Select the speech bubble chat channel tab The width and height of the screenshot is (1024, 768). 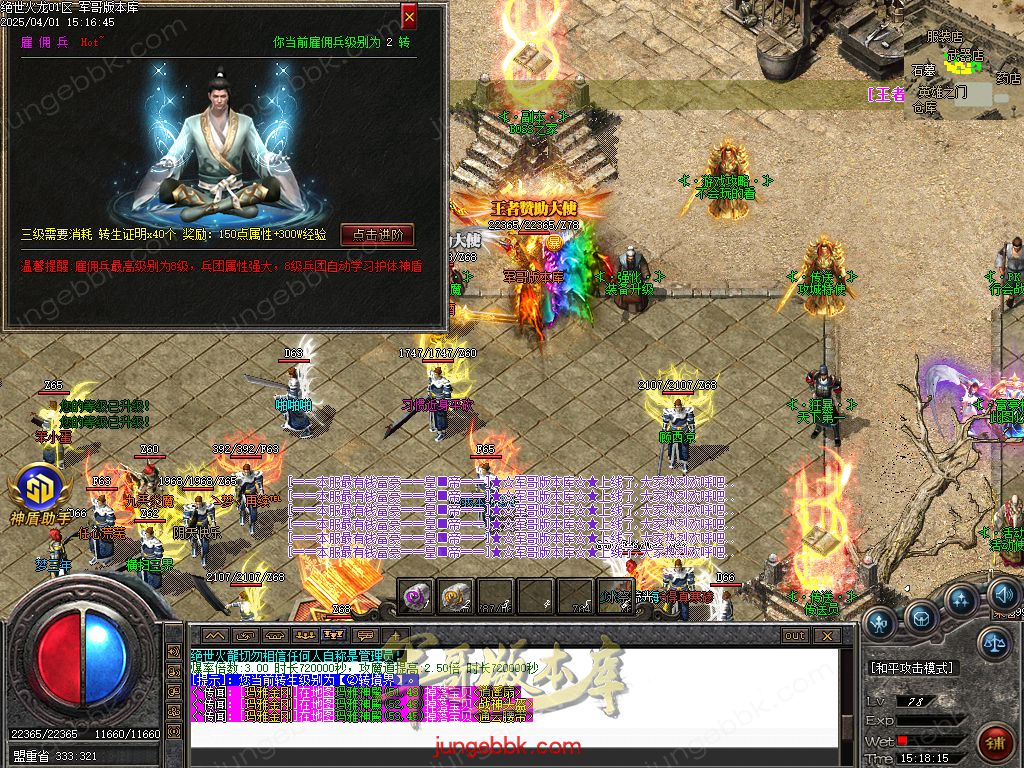(x=365, y=635)
